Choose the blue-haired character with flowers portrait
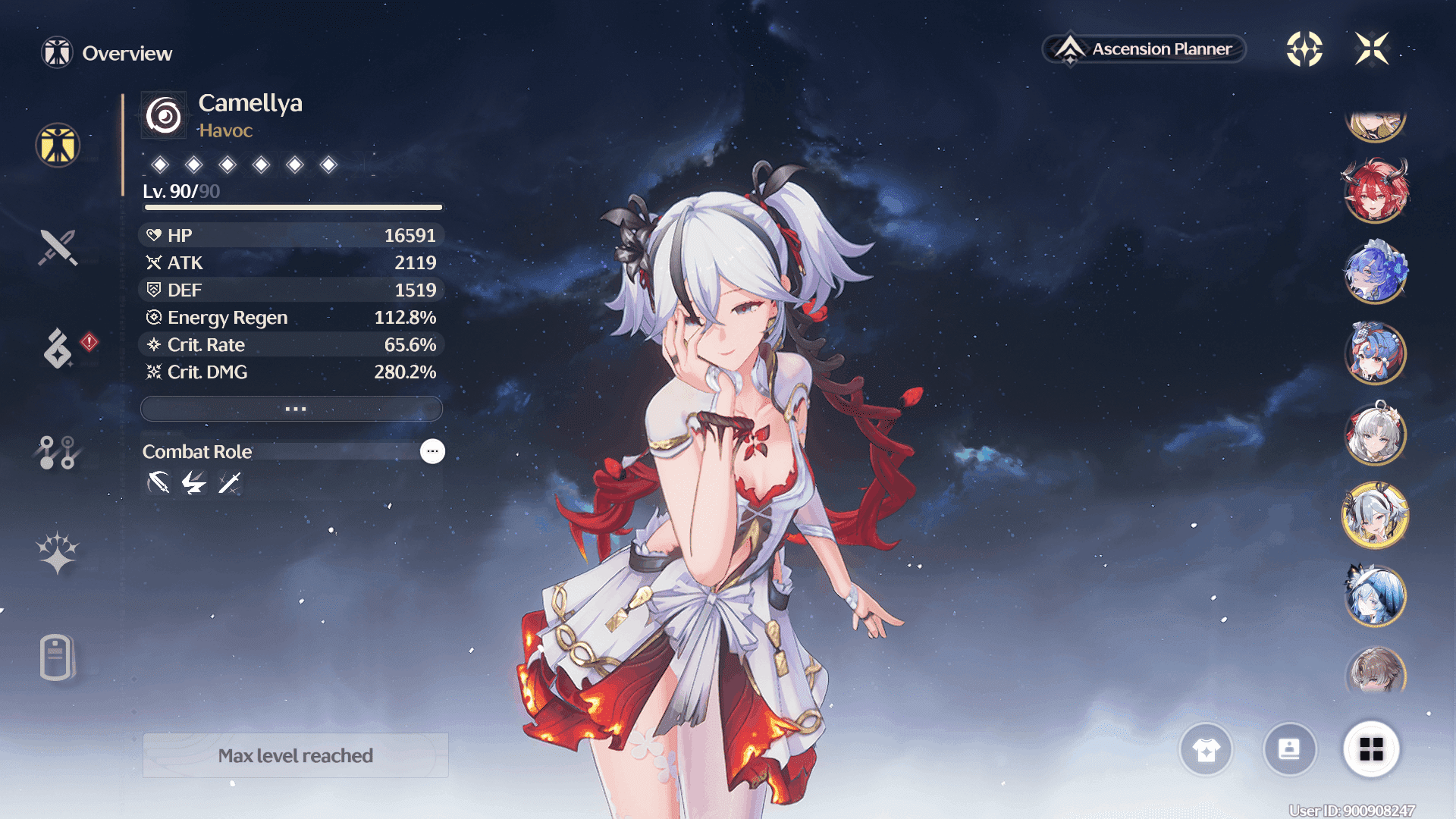Screen dimensions: 1456x819 pyautogui.click(x=1376, y=271)
